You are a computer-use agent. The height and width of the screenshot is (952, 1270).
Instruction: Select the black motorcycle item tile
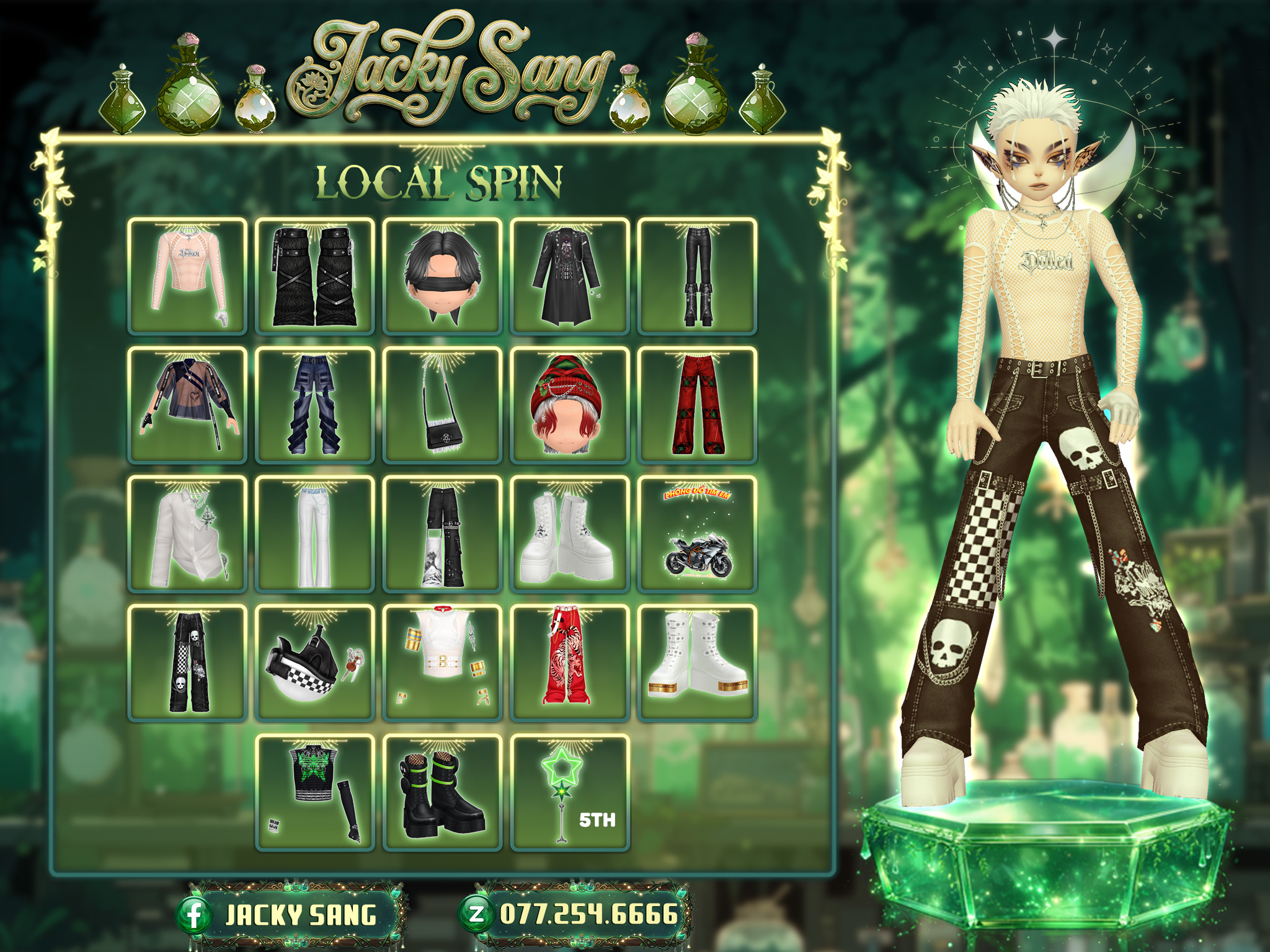point(697,534)
